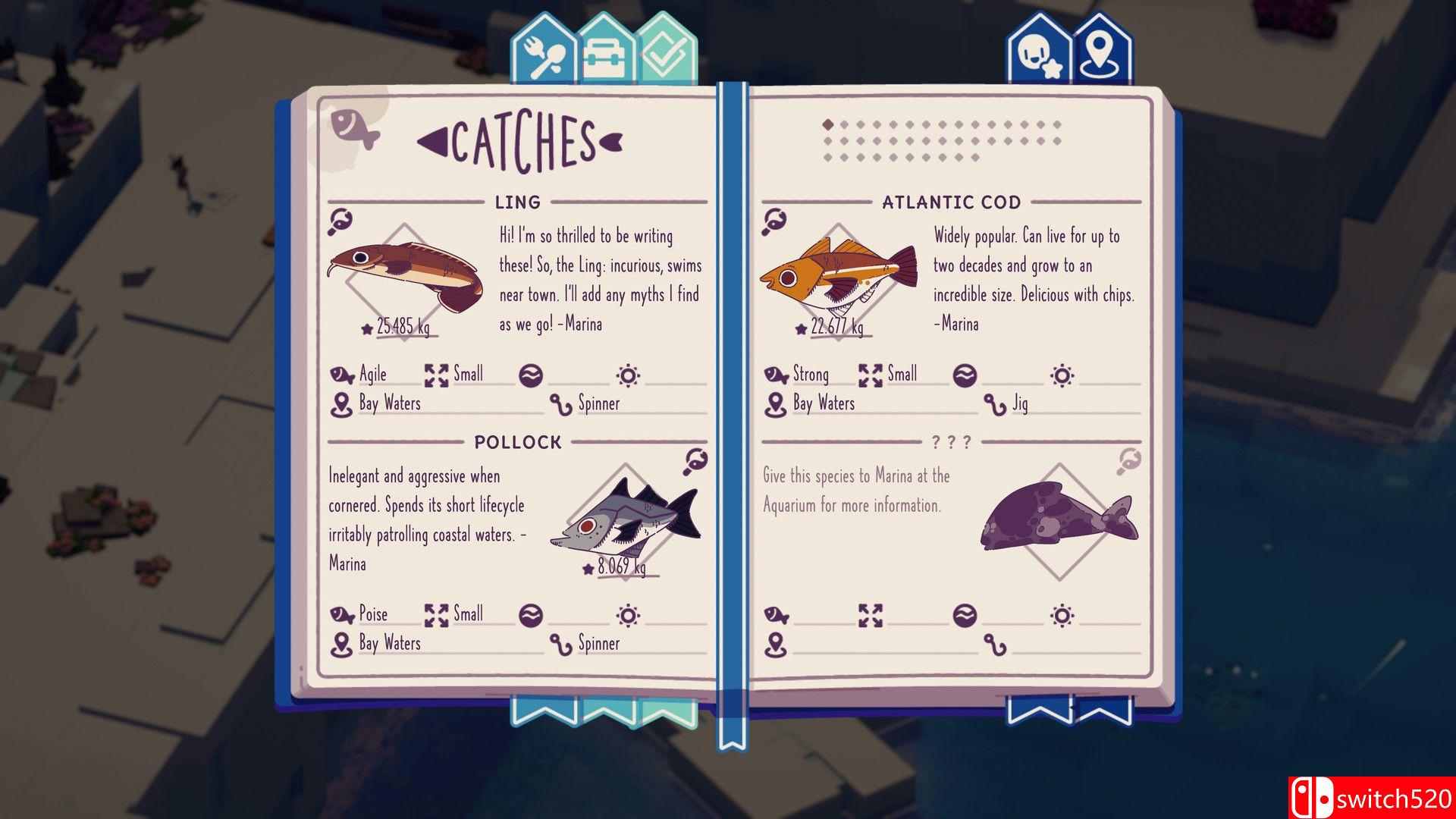
Task: Click the Pollock magnifier icon
Action: pos(695,461)
